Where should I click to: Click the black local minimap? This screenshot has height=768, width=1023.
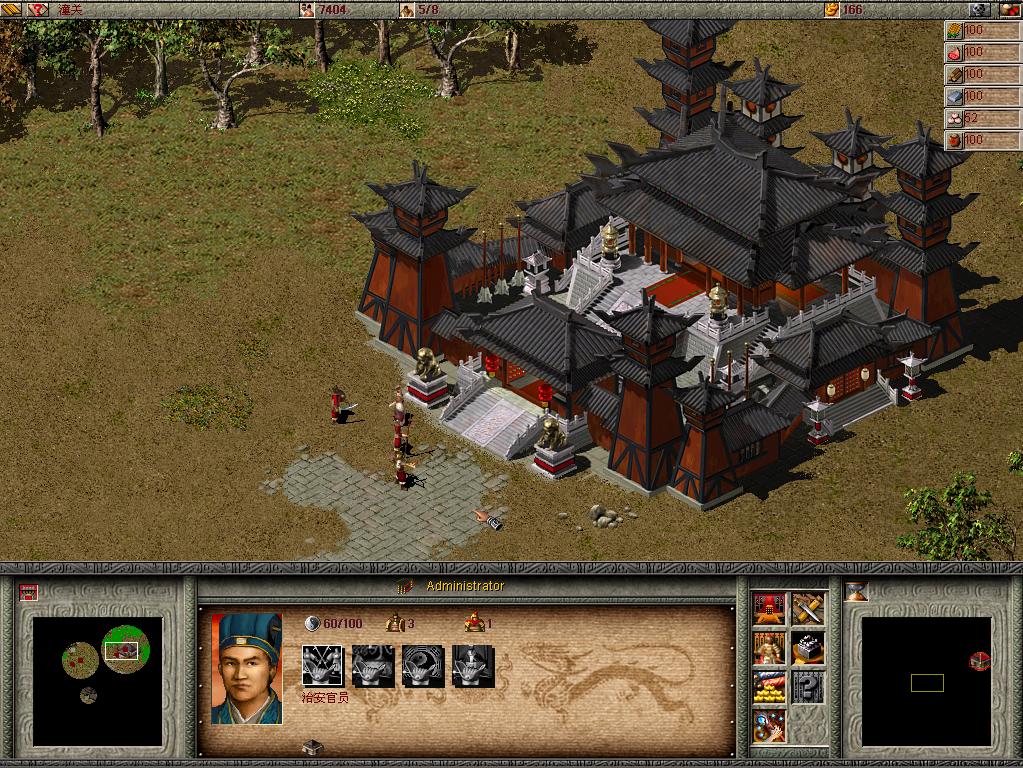[926, 682]
